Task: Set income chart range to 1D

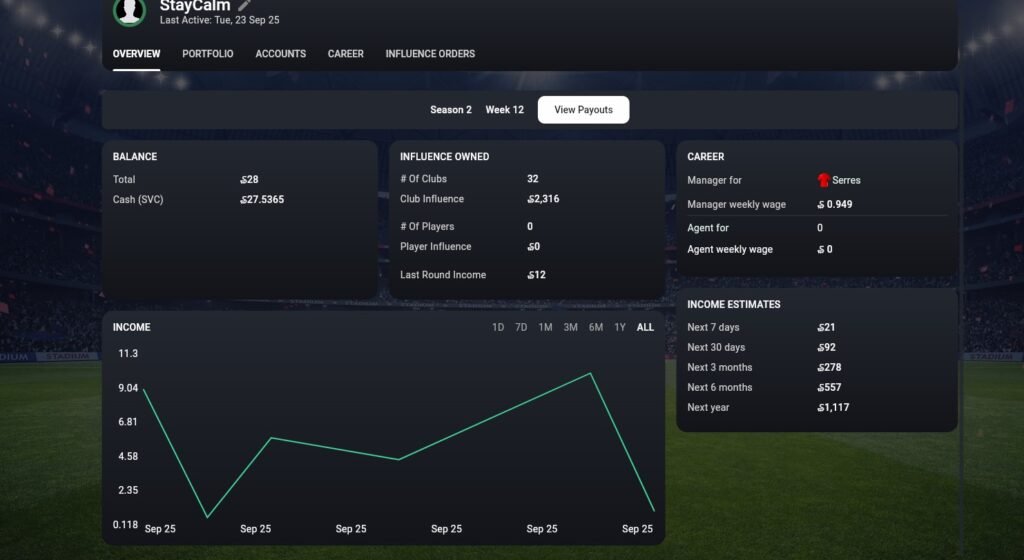Action: (498, 327)
